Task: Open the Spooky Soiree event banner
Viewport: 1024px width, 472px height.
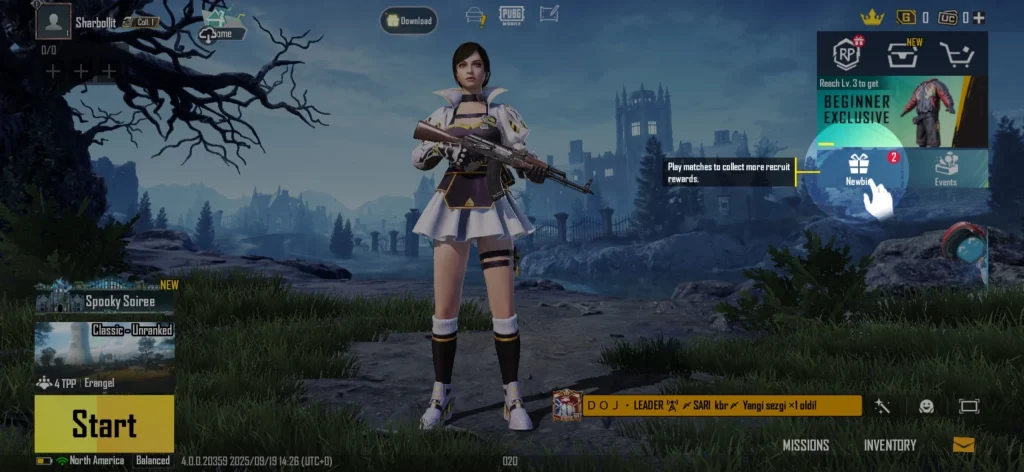Action: click(105, 299)
